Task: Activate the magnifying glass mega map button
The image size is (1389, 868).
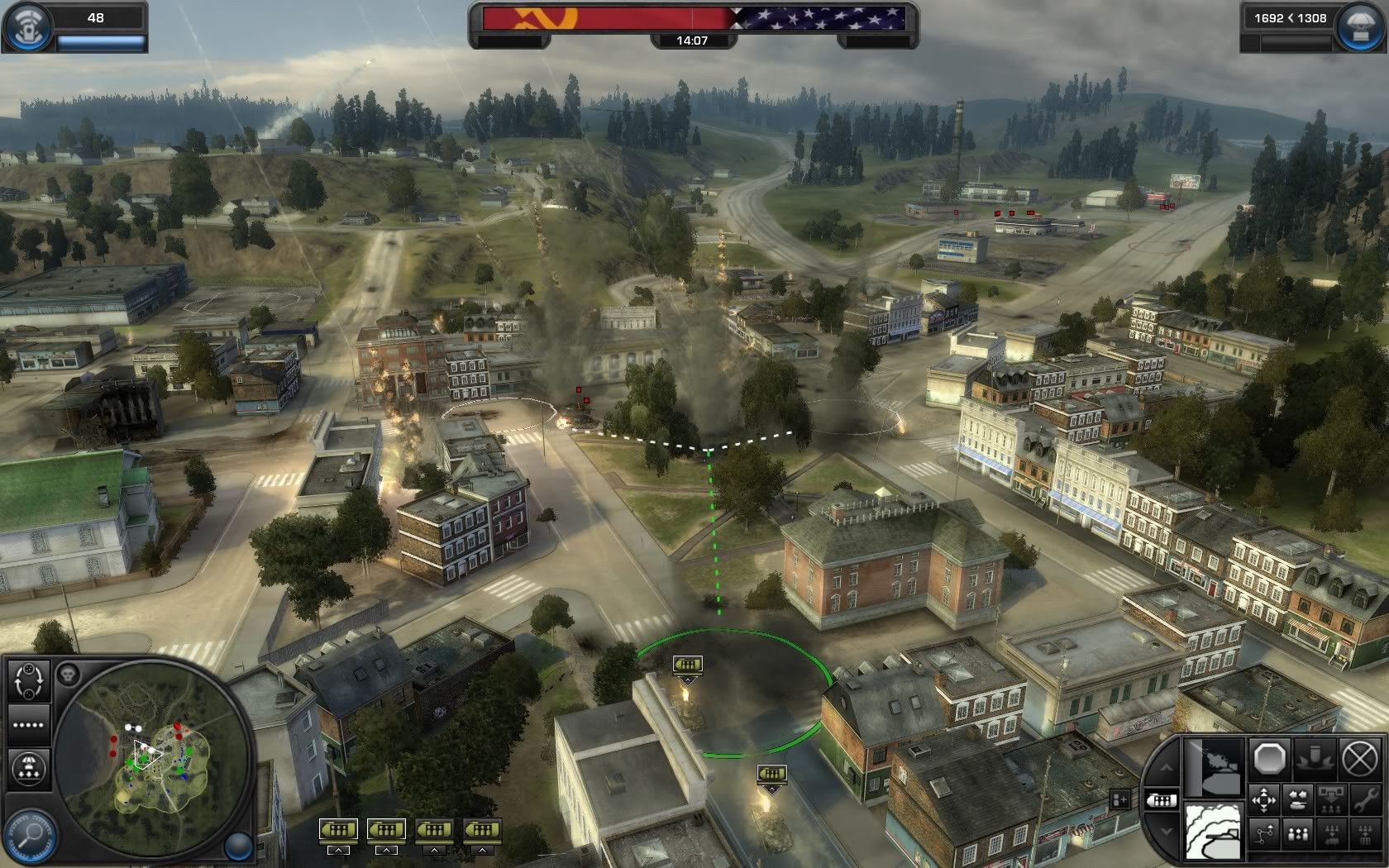Action: click(x=30, y=837)
